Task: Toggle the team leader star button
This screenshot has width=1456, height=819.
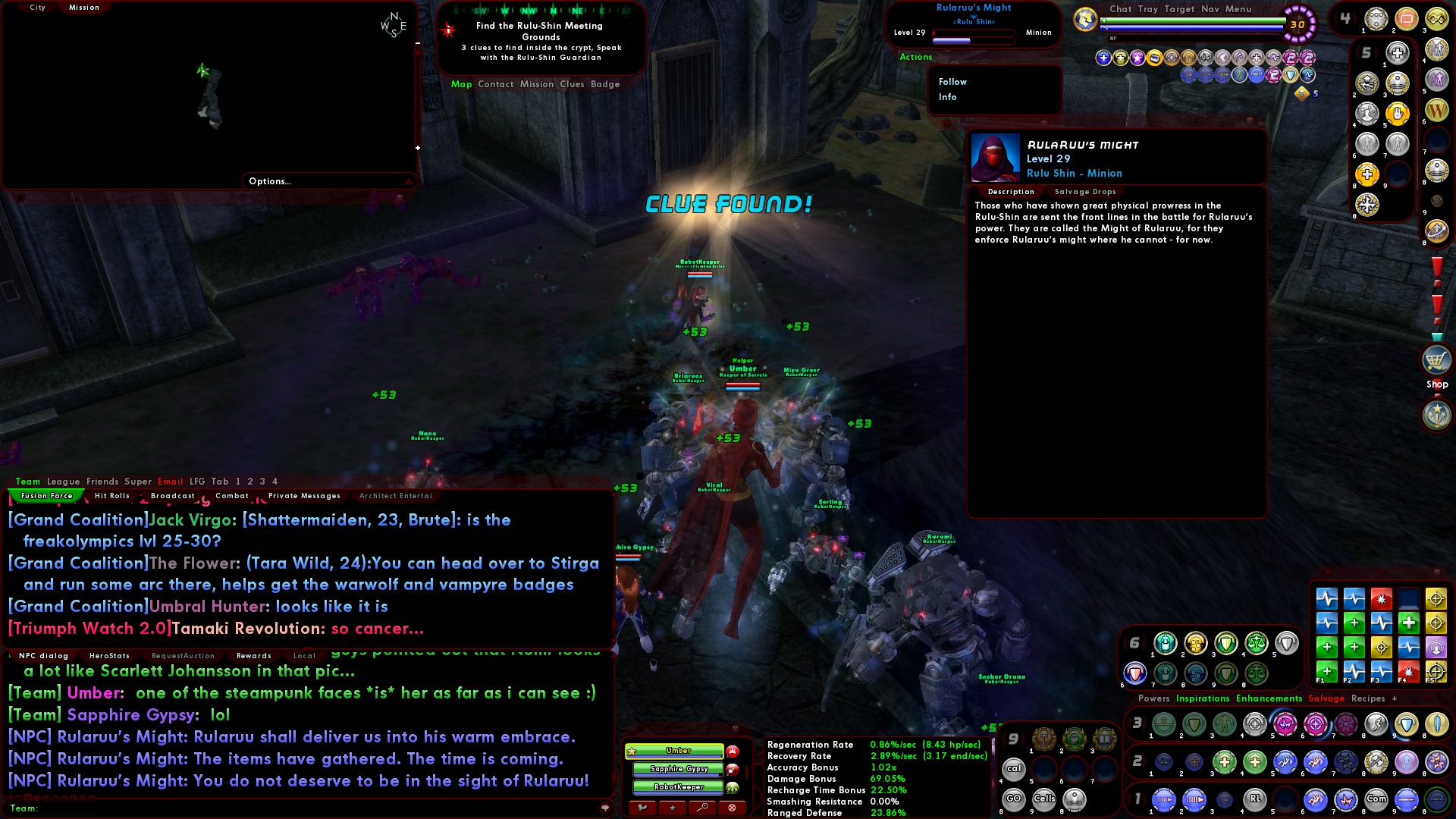Action: pyautogui.click(x=670, y=808)
